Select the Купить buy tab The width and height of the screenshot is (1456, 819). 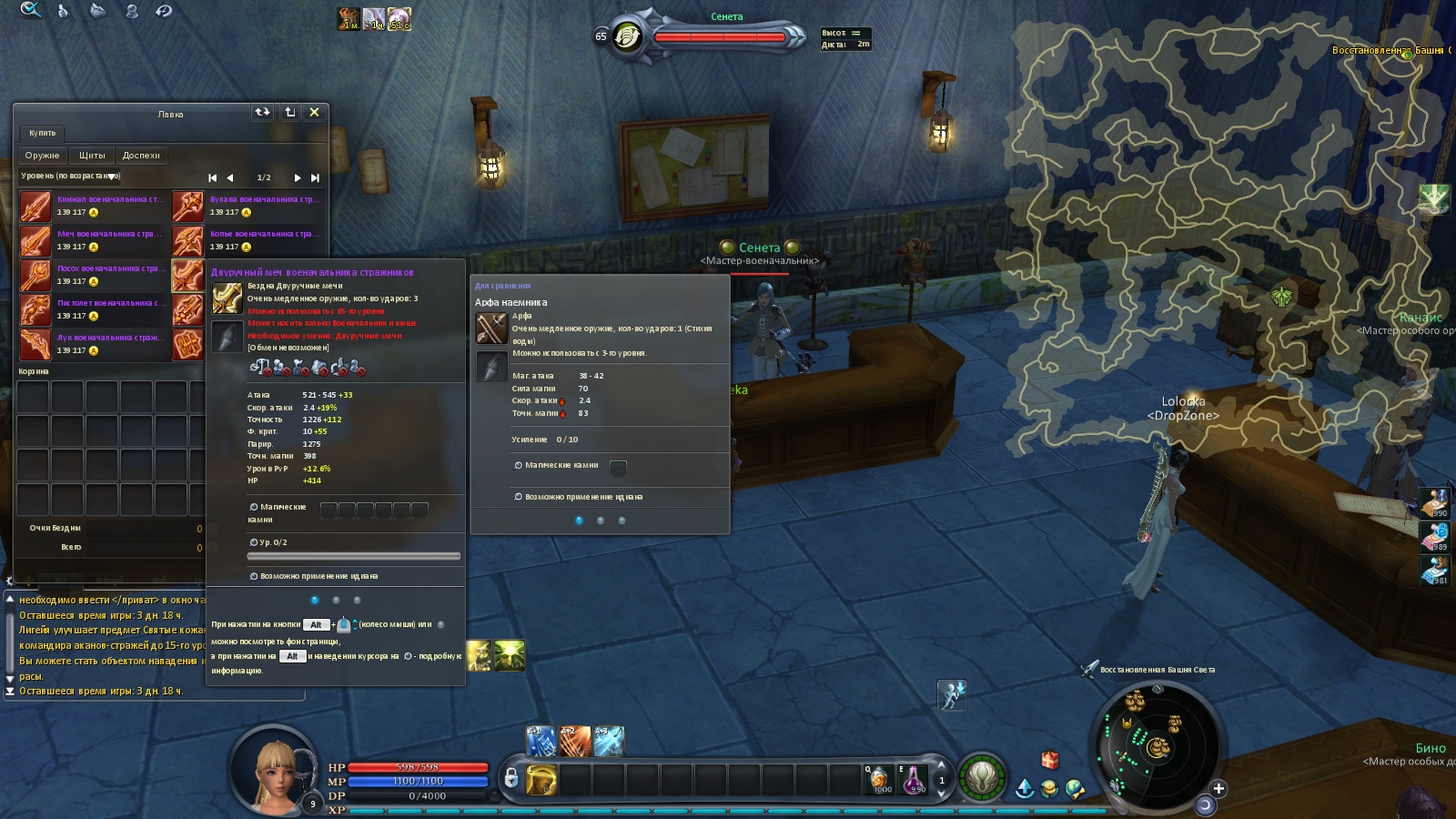[42, 133]
